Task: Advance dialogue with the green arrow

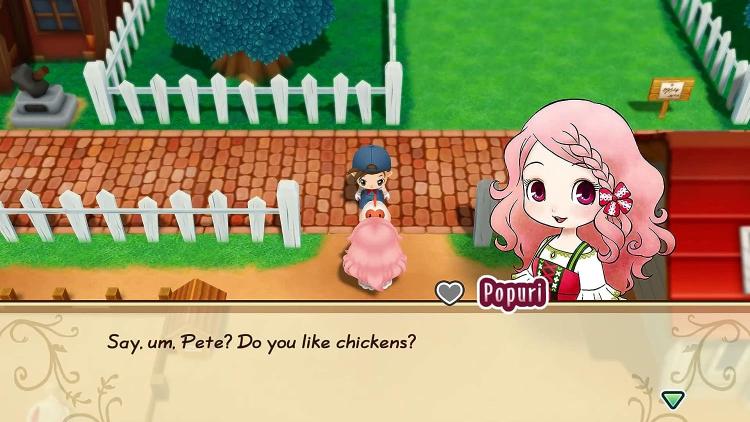Action: point(672,399)
